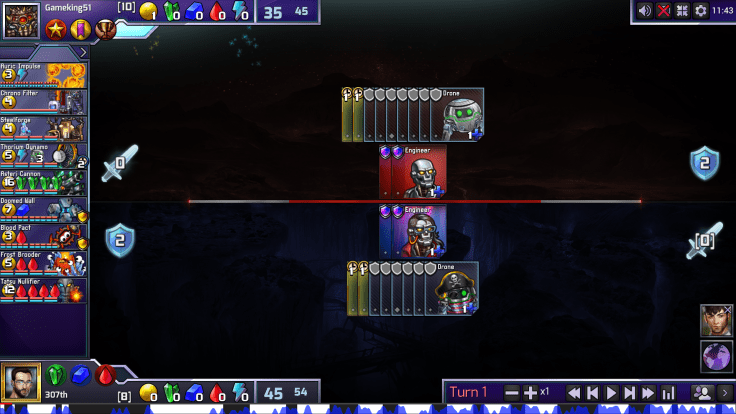The width and height of the screenshot is (736, 414).
Task: Click the shrink-window arrows button
Action: (x=682, y=11)
